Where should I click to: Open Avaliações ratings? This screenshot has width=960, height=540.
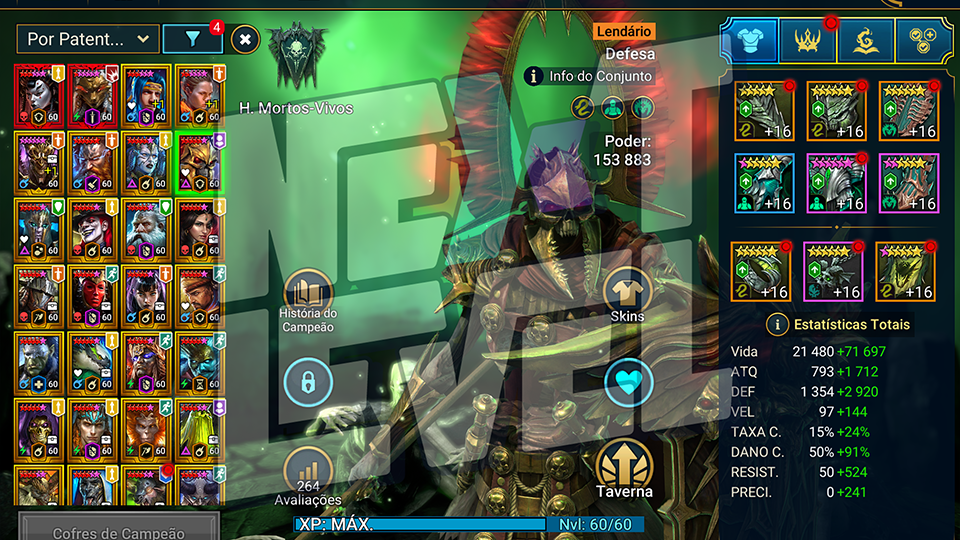point(309,477)
